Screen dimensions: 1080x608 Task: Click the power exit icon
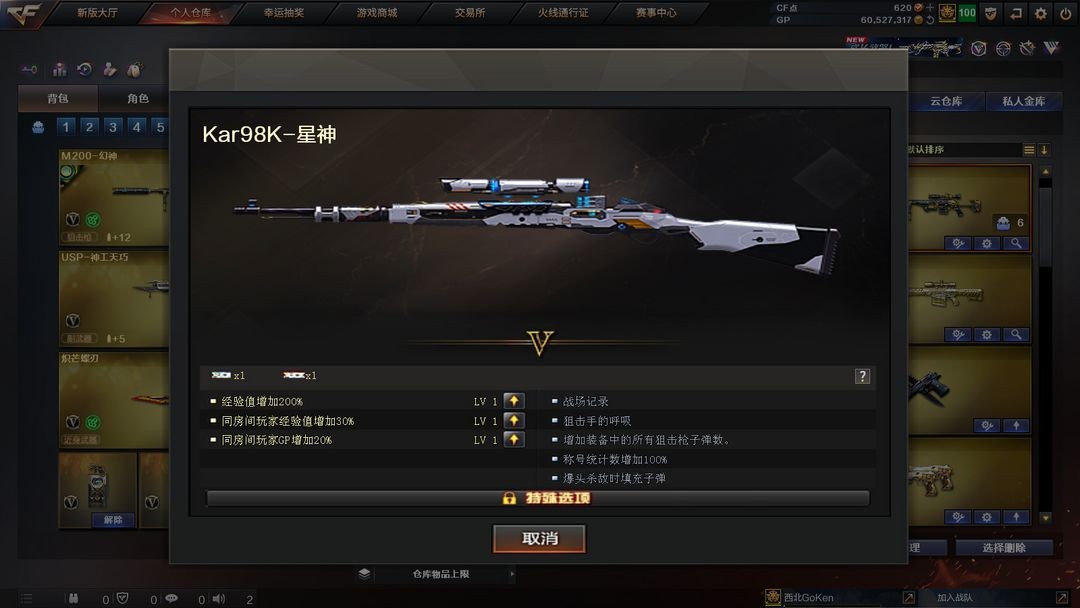[x=1066, y=13]
